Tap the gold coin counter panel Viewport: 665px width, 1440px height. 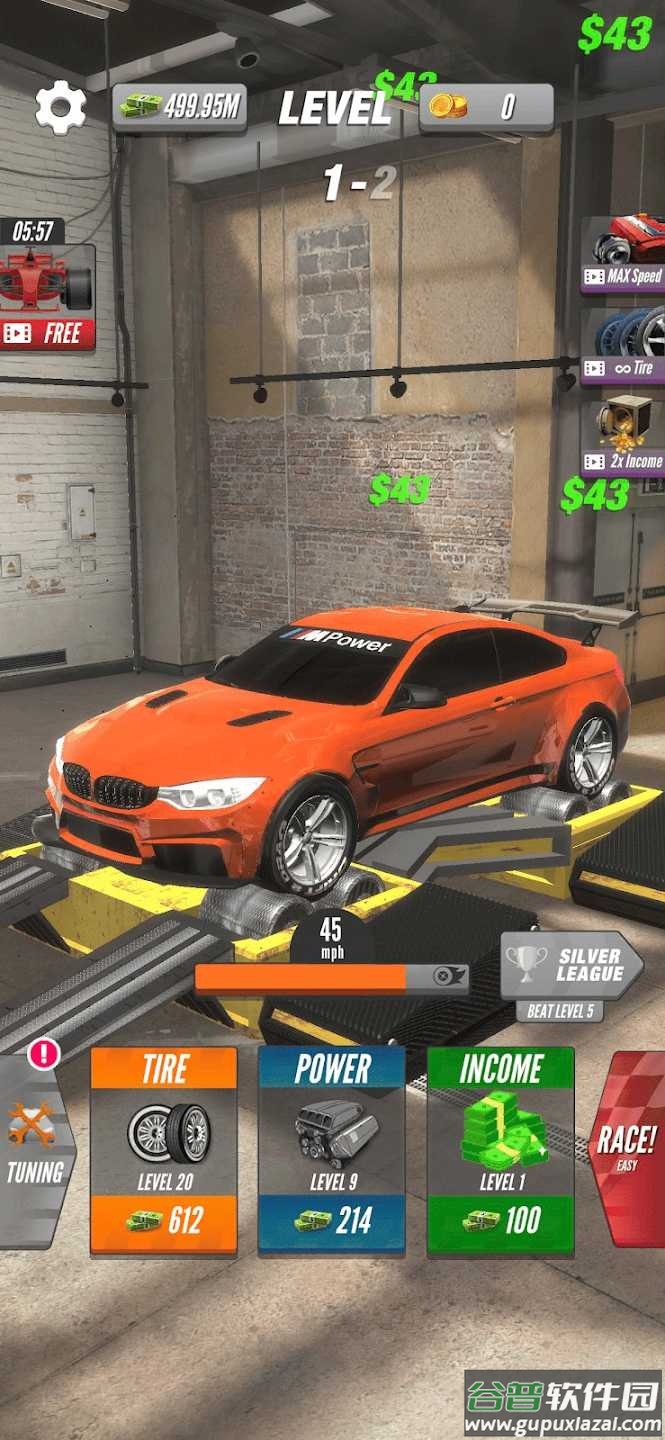[486, 107]
